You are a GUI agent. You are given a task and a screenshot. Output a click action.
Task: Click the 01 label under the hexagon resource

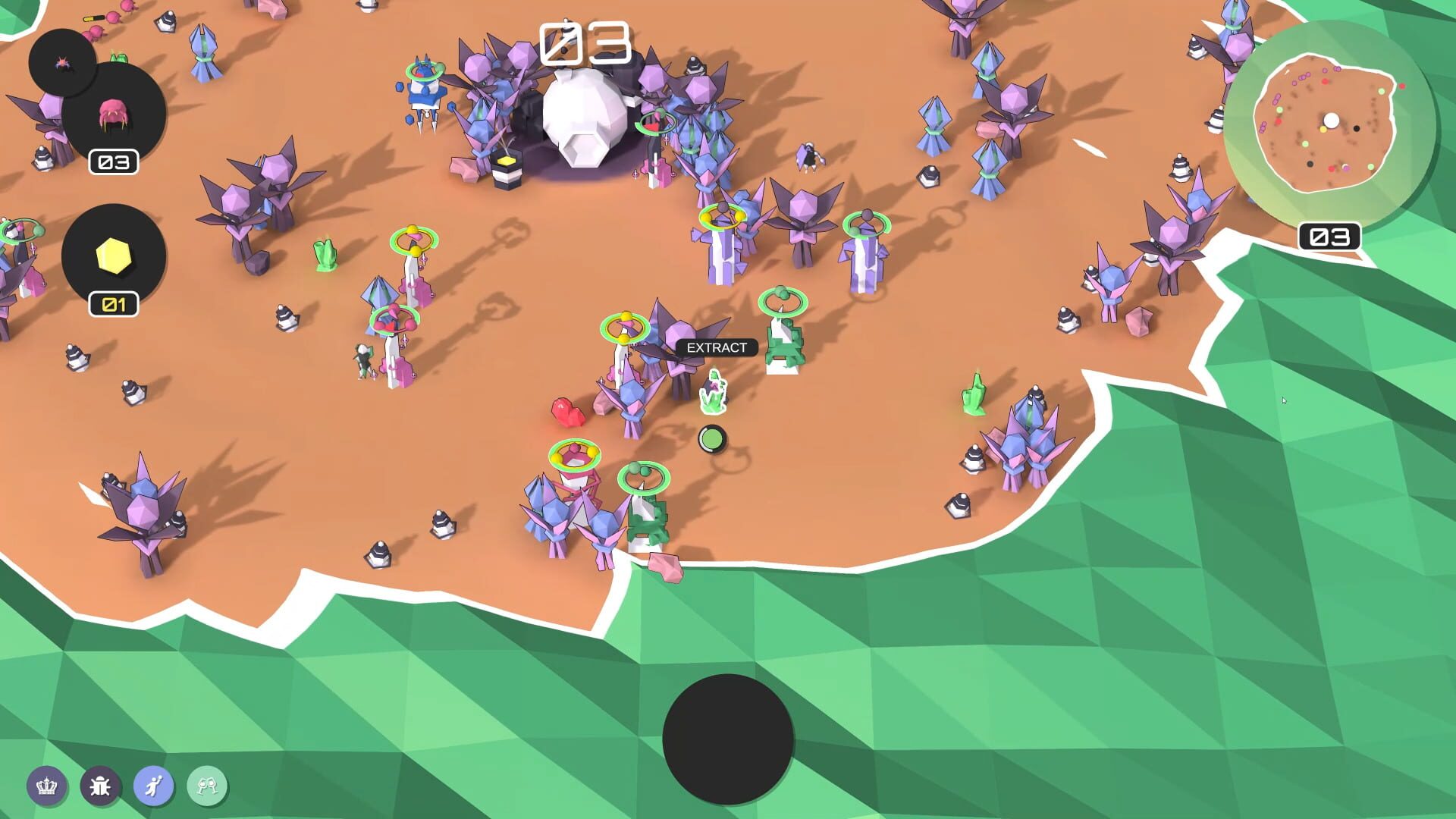click(115, 303)
